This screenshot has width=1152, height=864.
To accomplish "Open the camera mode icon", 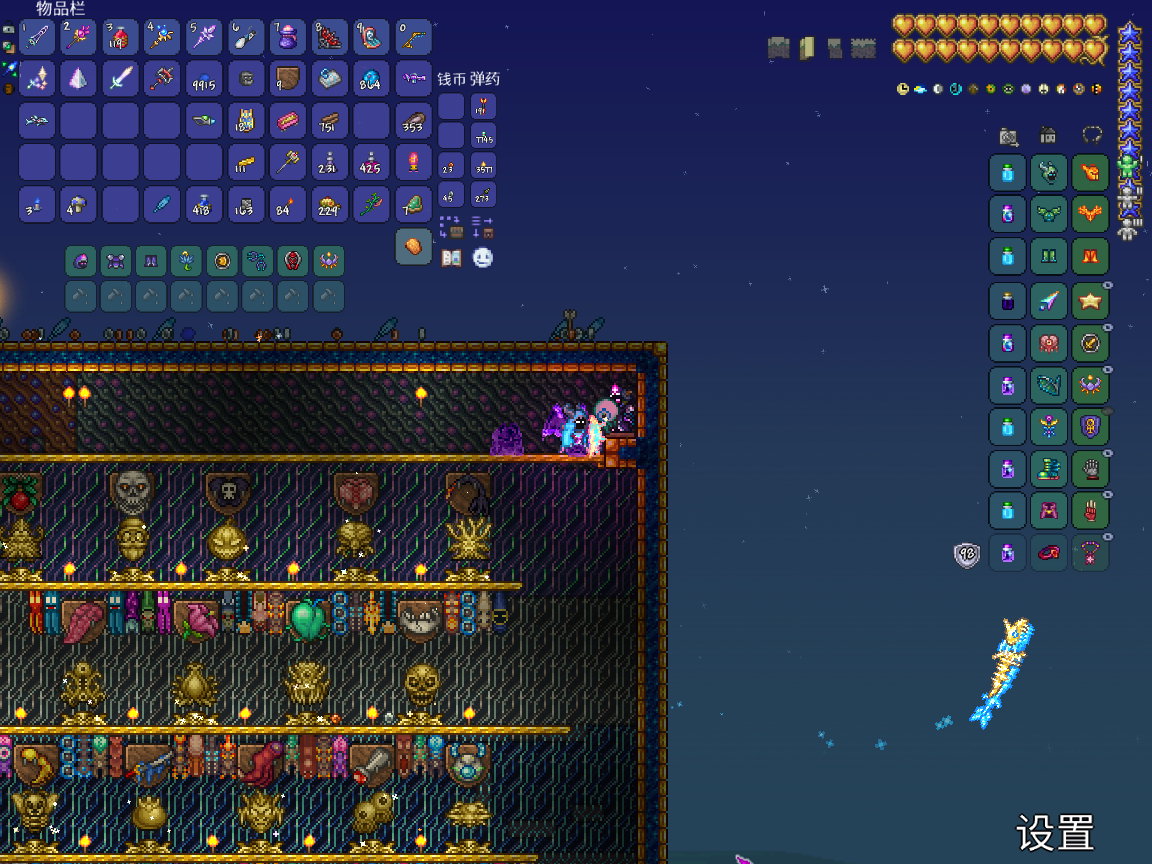I will 1008,136.
